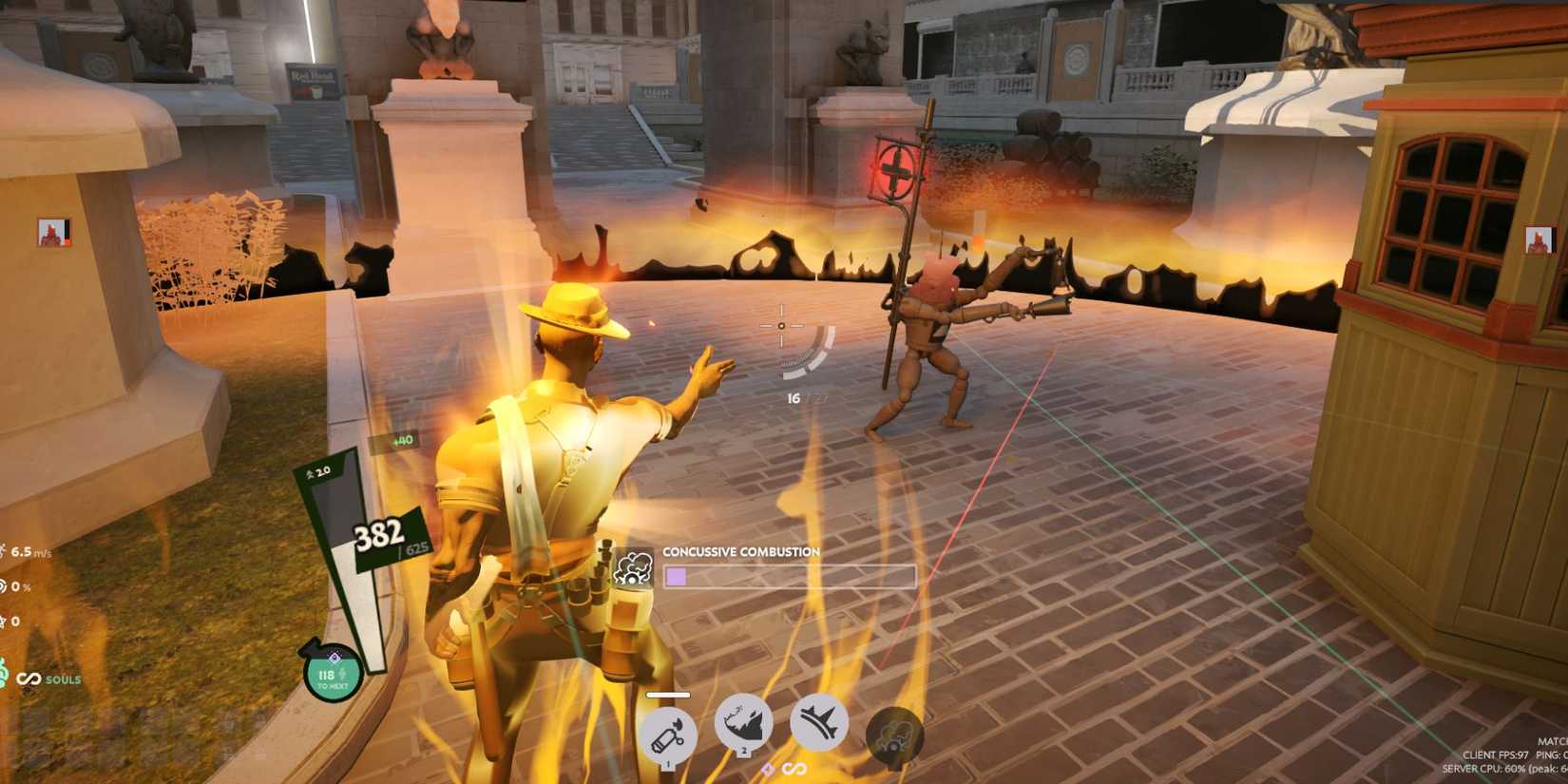1568x784 pixels.
Task: Expand the SOULS counter panel
Action: click(62, 679)
